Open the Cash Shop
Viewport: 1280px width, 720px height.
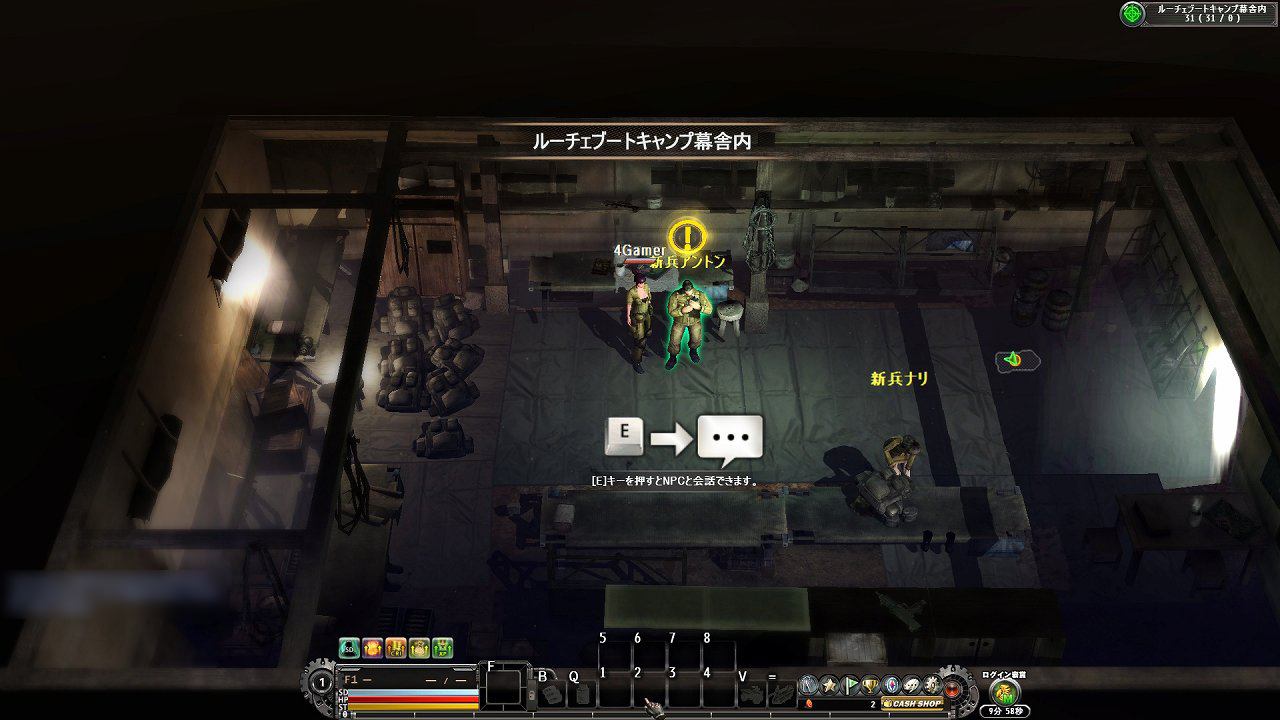coord(913,703)
